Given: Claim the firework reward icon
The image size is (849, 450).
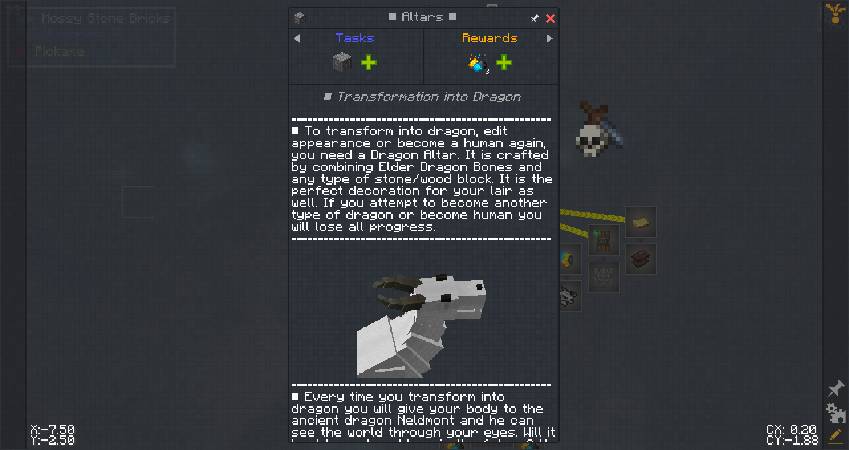Looking at the screenshot, I should pos(477,64).
